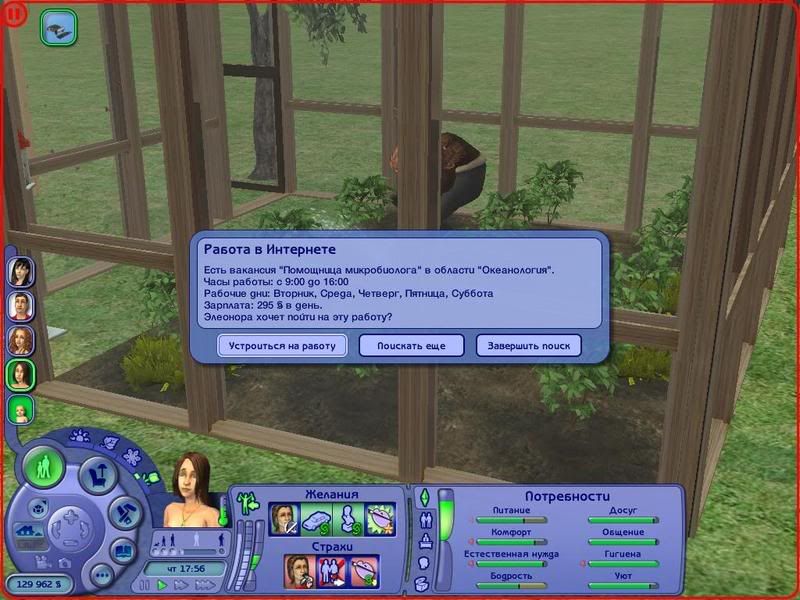
Task: Open the options menu three-dots button
Action: [x=100, y=575]
